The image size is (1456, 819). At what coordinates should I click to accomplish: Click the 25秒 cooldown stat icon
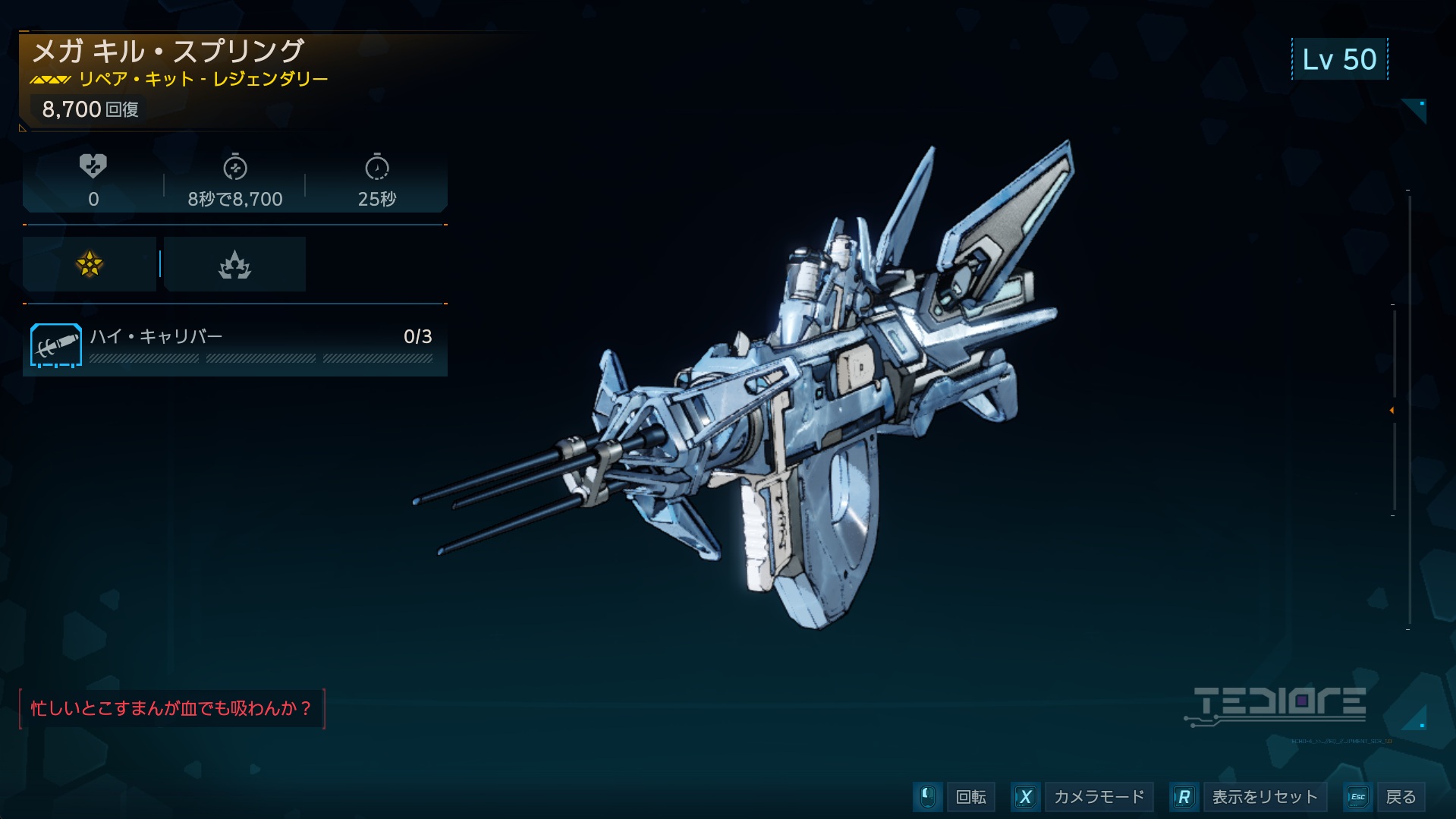click(x=376, y=168)
